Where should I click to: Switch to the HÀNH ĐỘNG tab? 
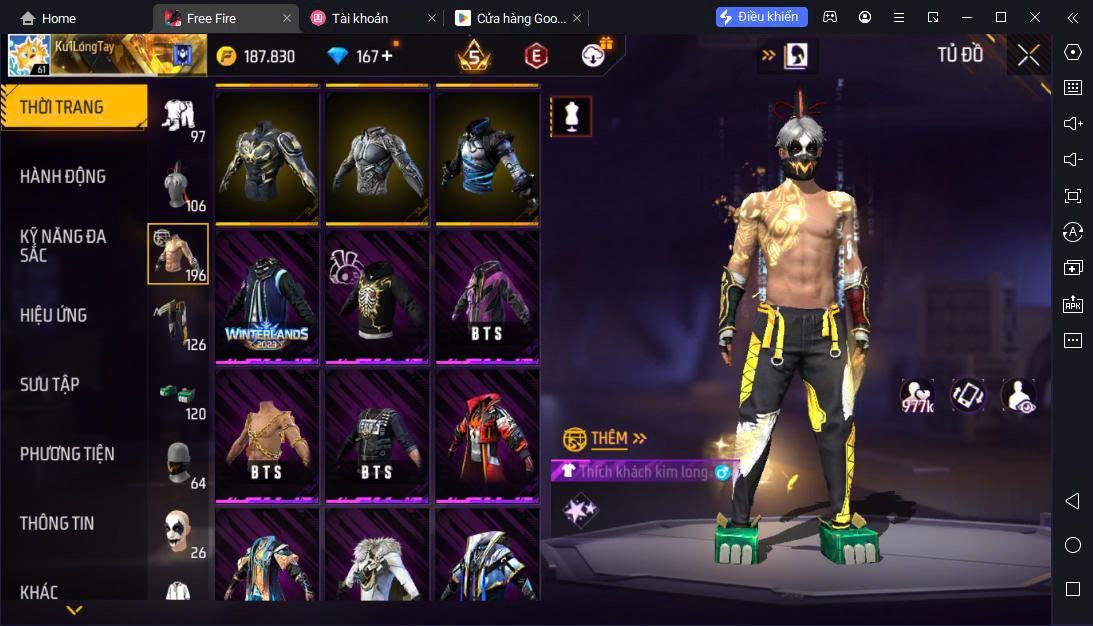(63, 176)
